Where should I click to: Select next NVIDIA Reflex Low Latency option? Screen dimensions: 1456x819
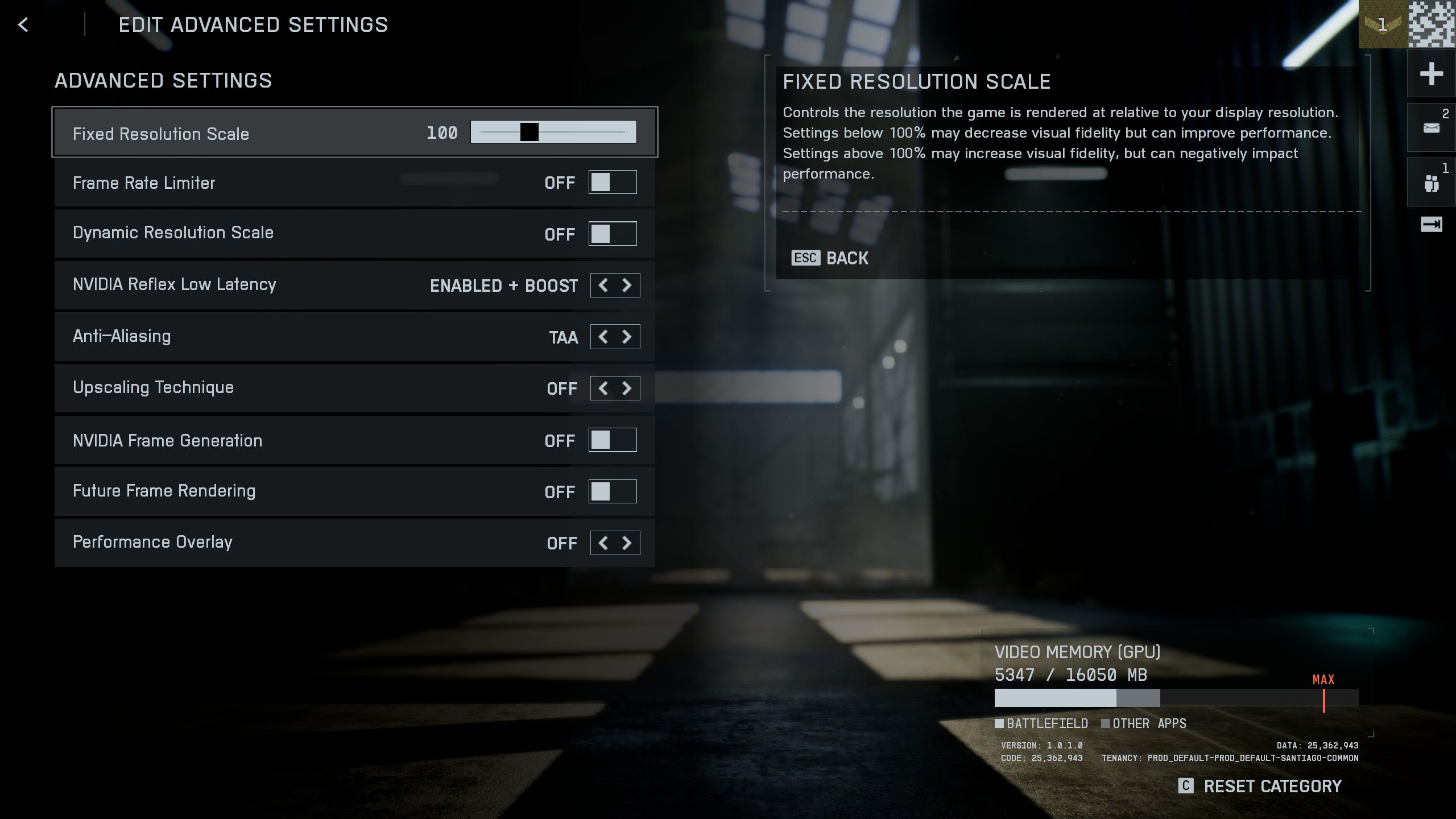tap(627, 286)
